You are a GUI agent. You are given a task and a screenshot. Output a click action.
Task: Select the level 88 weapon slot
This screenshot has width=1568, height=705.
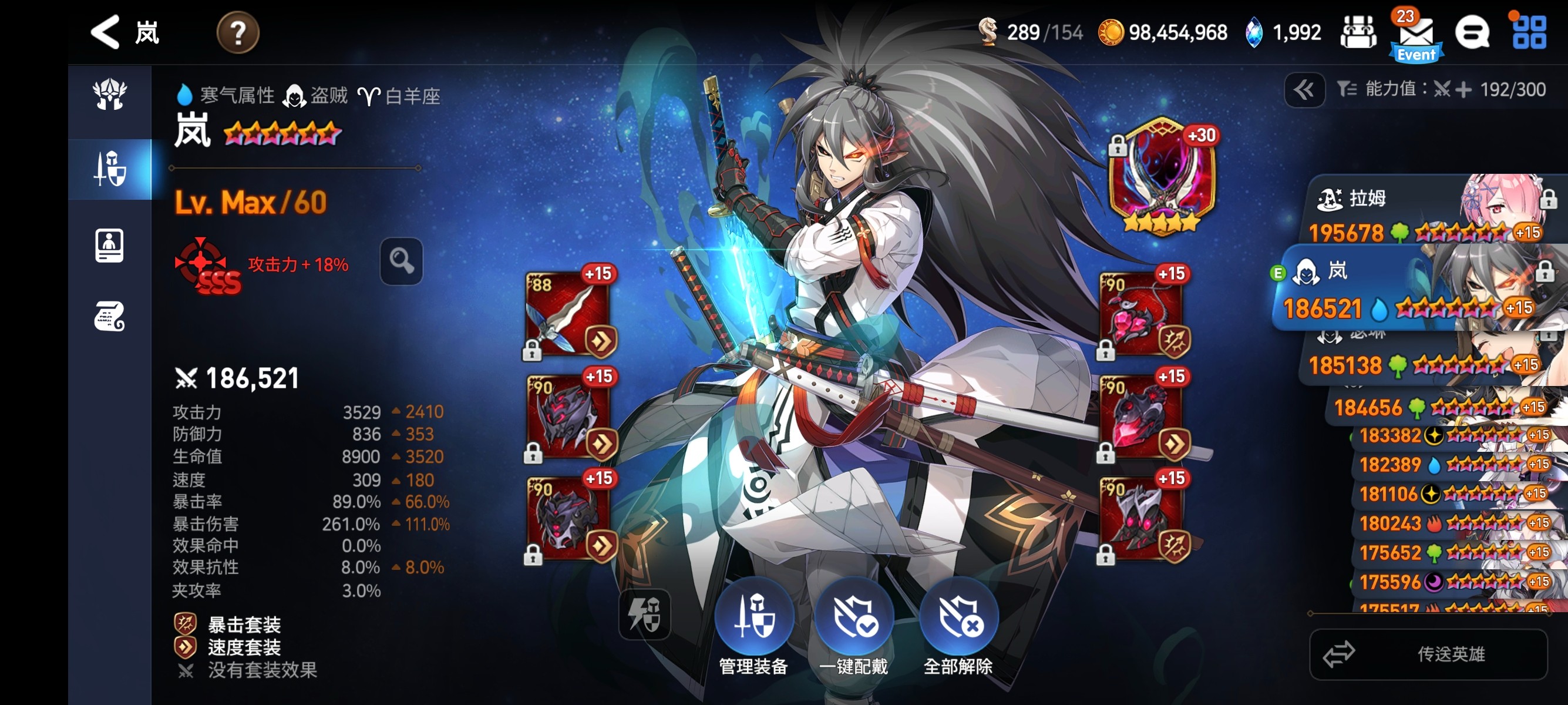[567, 314]
